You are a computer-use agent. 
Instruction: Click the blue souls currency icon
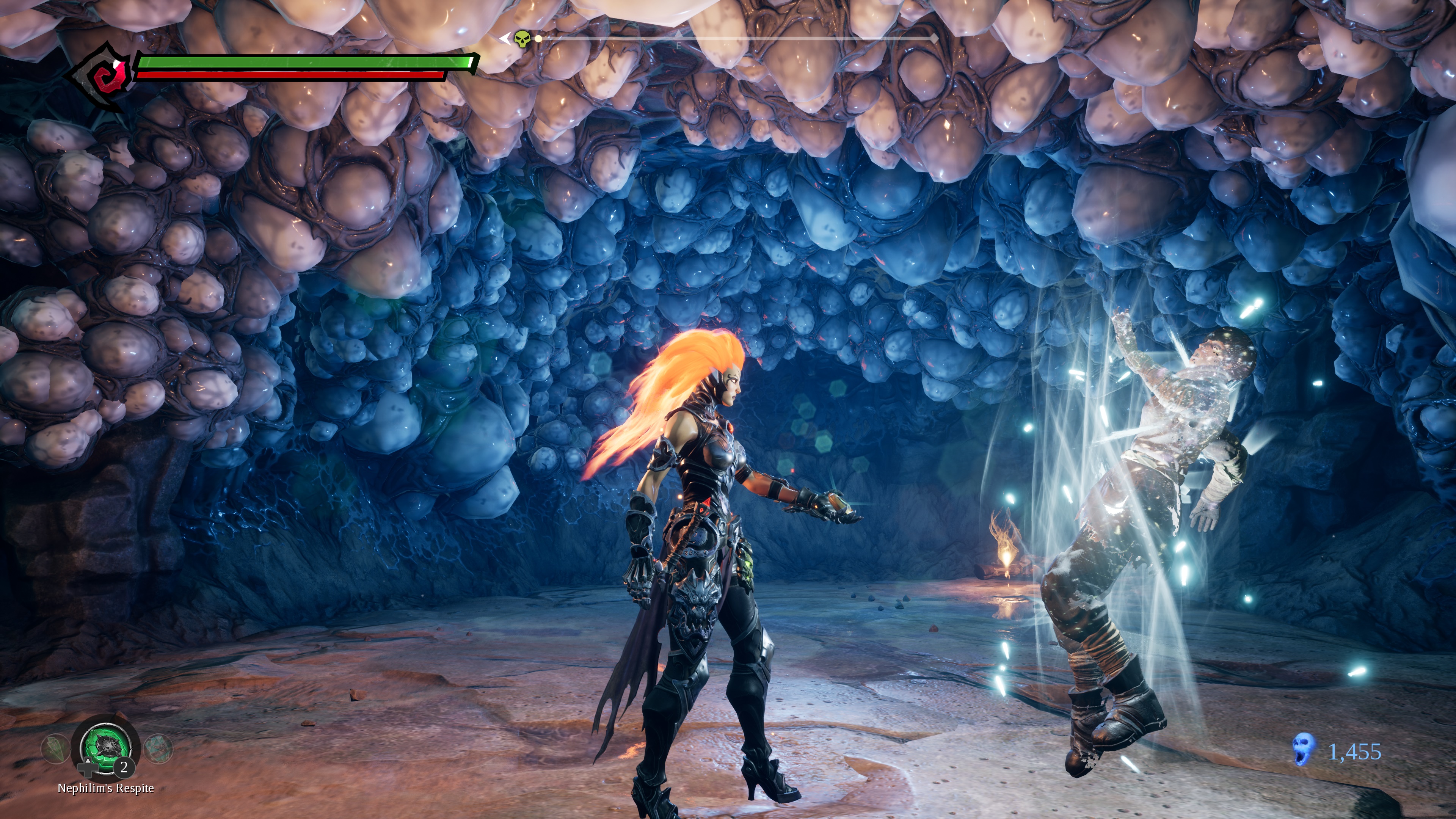(1304, 750)
